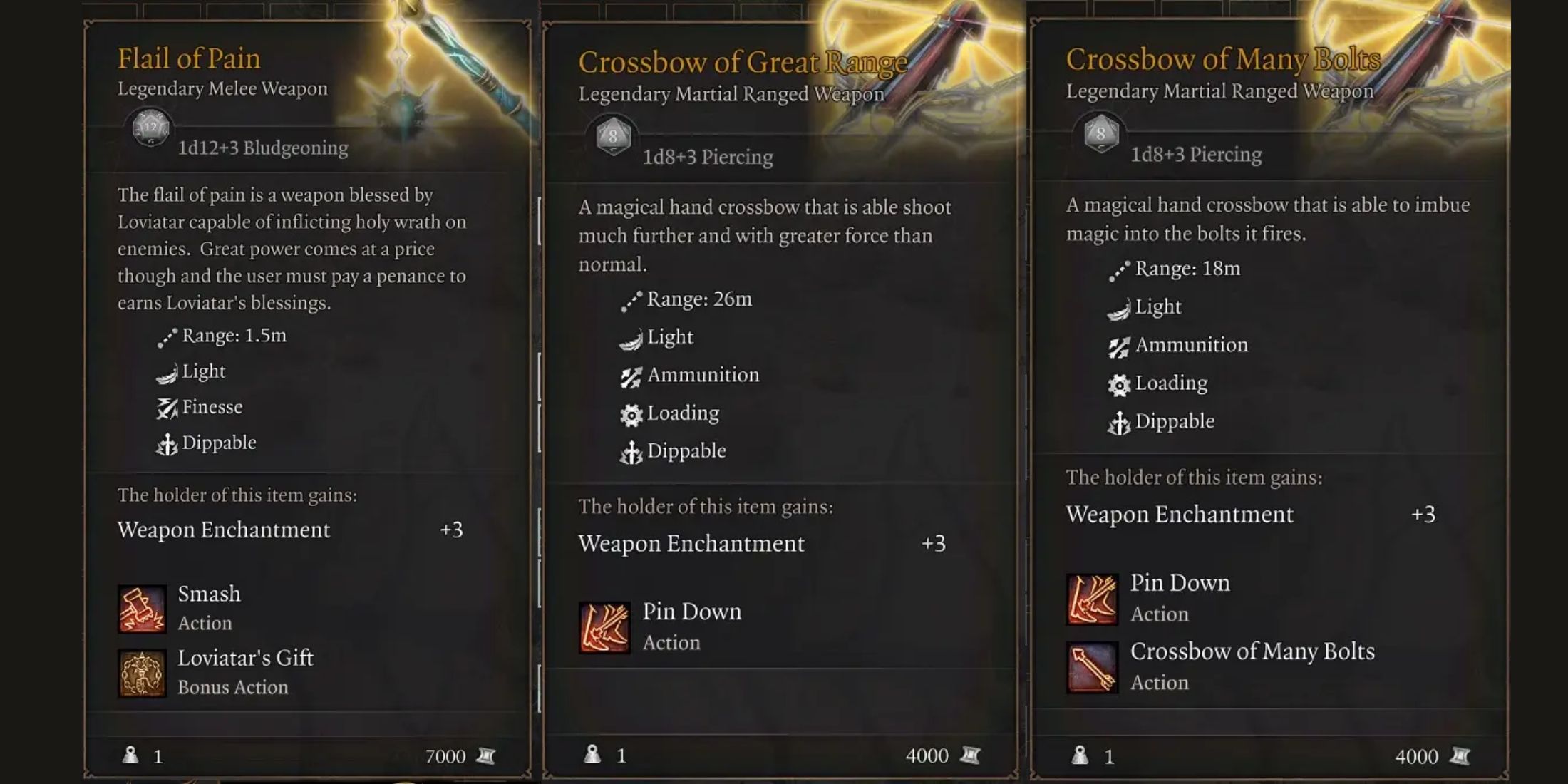Click the Range 18m indicator on Crossbow of Many Bolts
The image size is (1568, 784).
point(1183,269)
